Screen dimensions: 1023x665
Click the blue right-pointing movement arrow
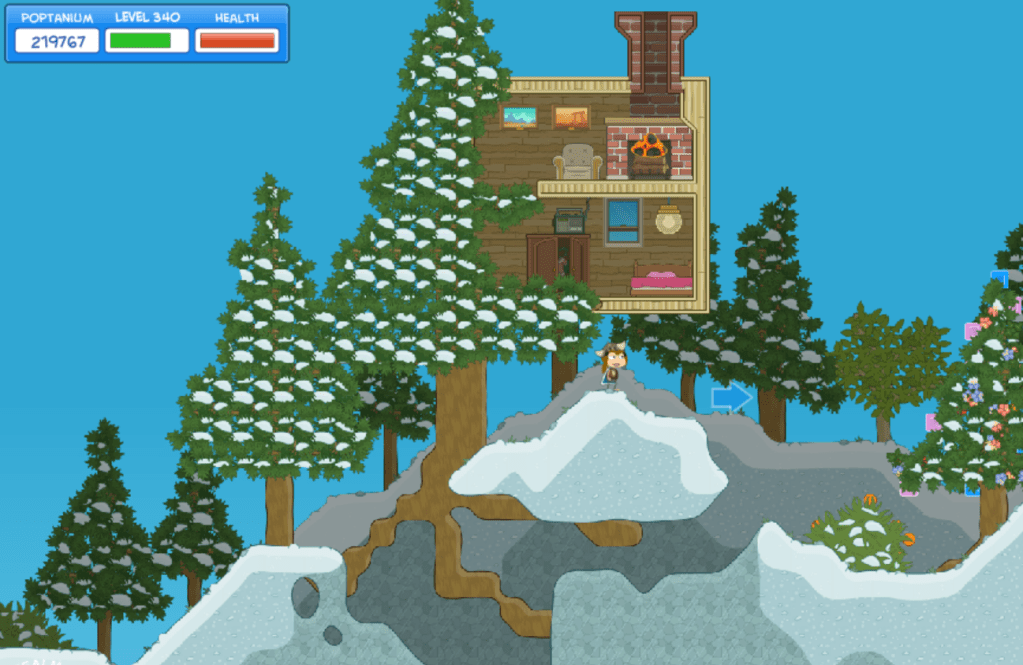(731, 398)
